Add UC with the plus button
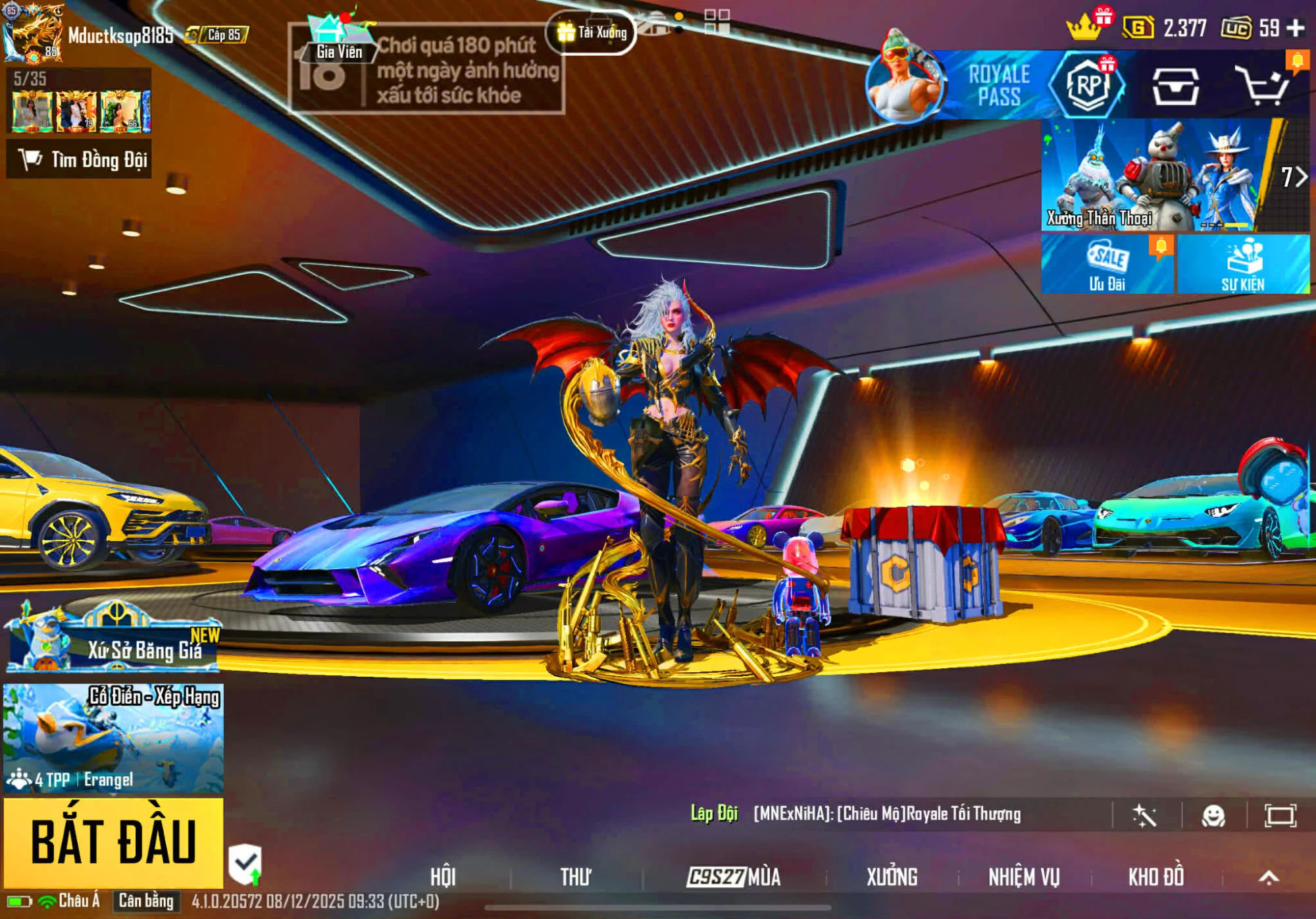Image resolution: width=1316 pixels, height=919 pixels. click(1295, 28)
